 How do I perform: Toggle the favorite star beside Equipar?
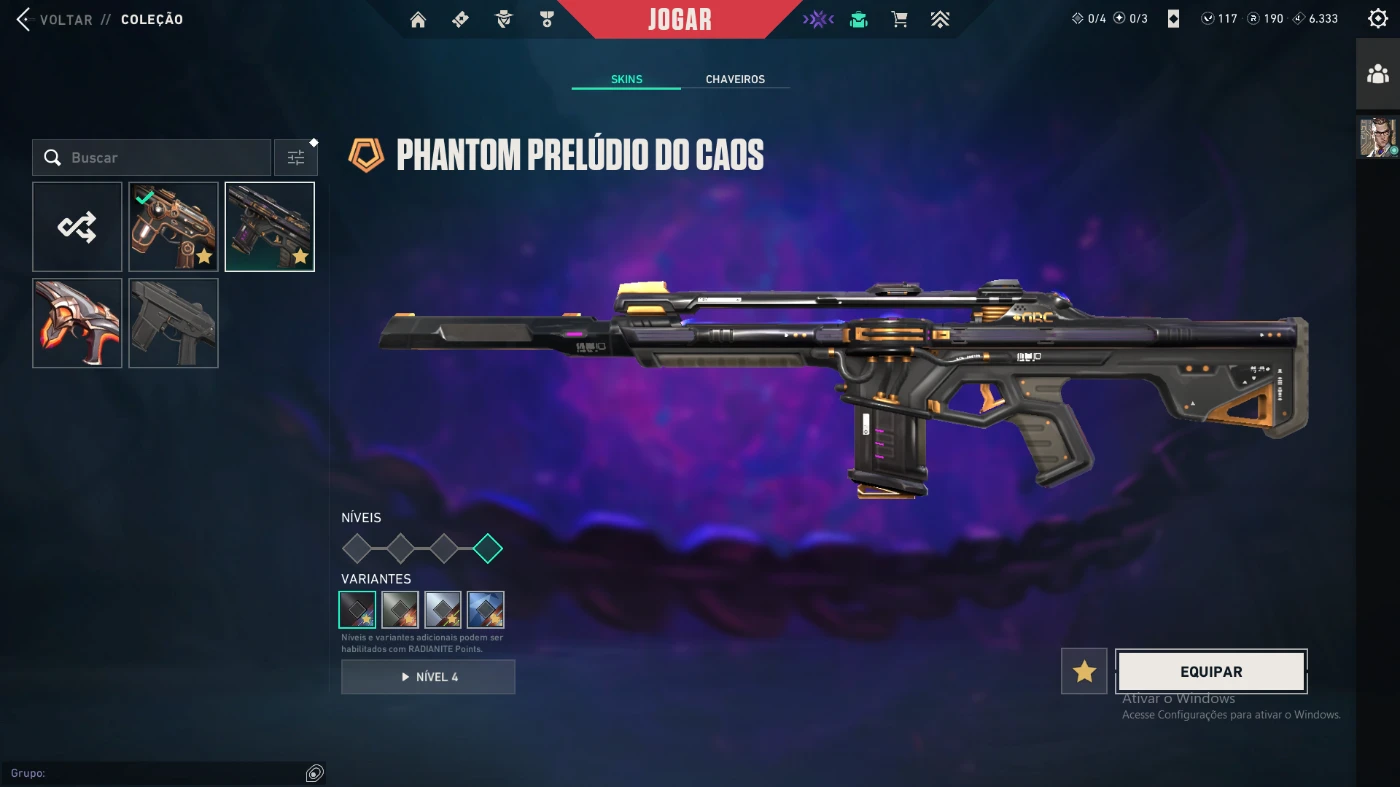pyautogui.click(x=1084, y=672)
